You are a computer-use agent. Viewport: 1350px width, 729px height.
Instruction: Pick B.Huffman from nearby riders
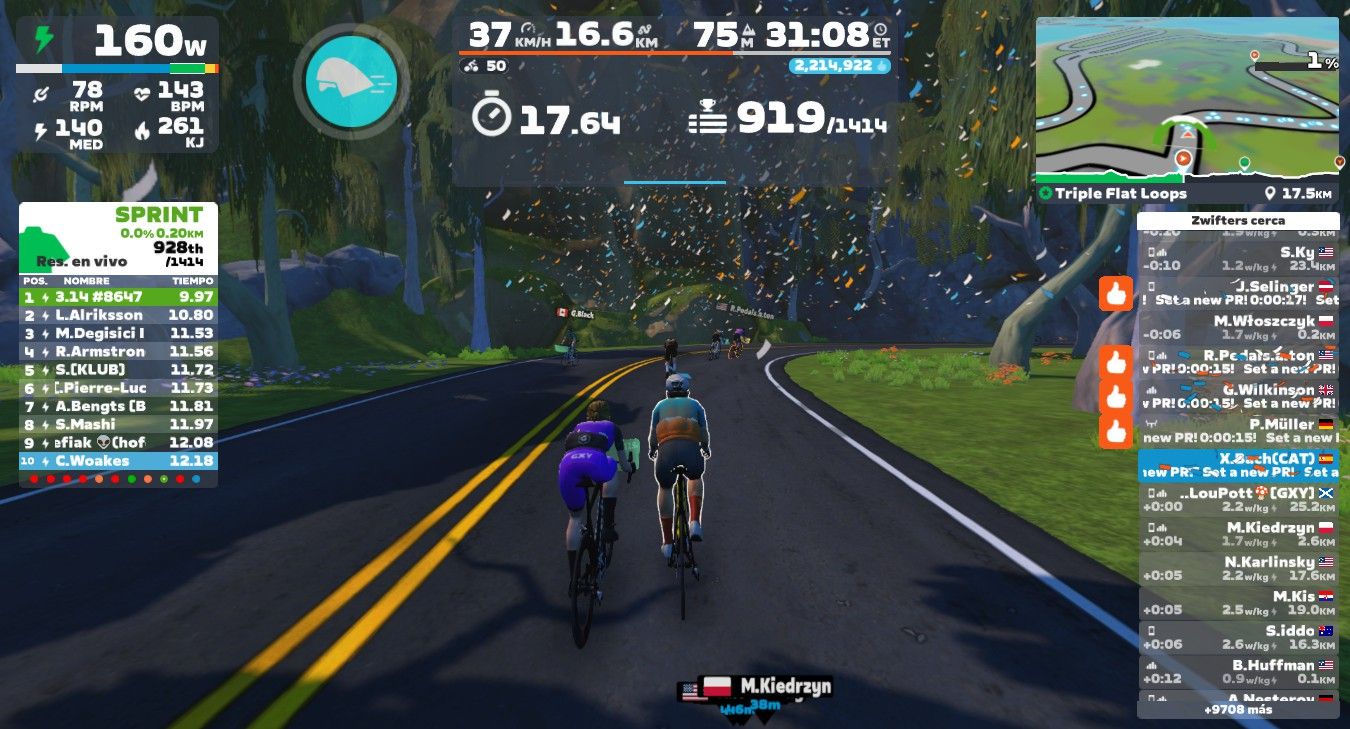tap(1238, 671)
